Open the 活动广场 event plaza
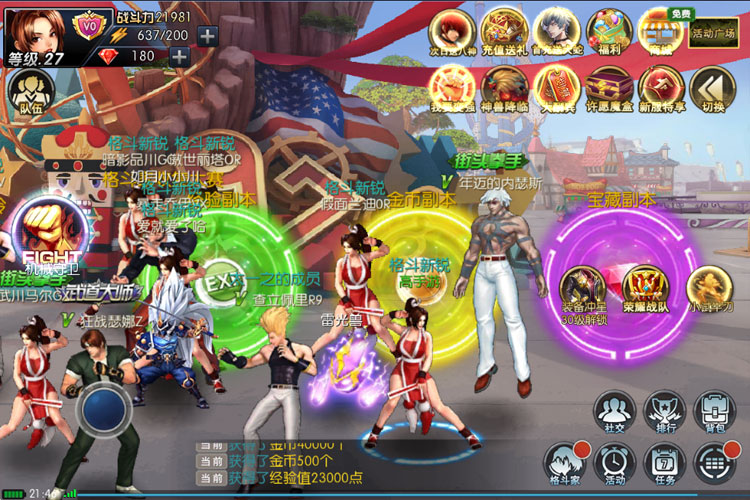The width and height of the screenshot is (750, 500). [x=714, y=31]
